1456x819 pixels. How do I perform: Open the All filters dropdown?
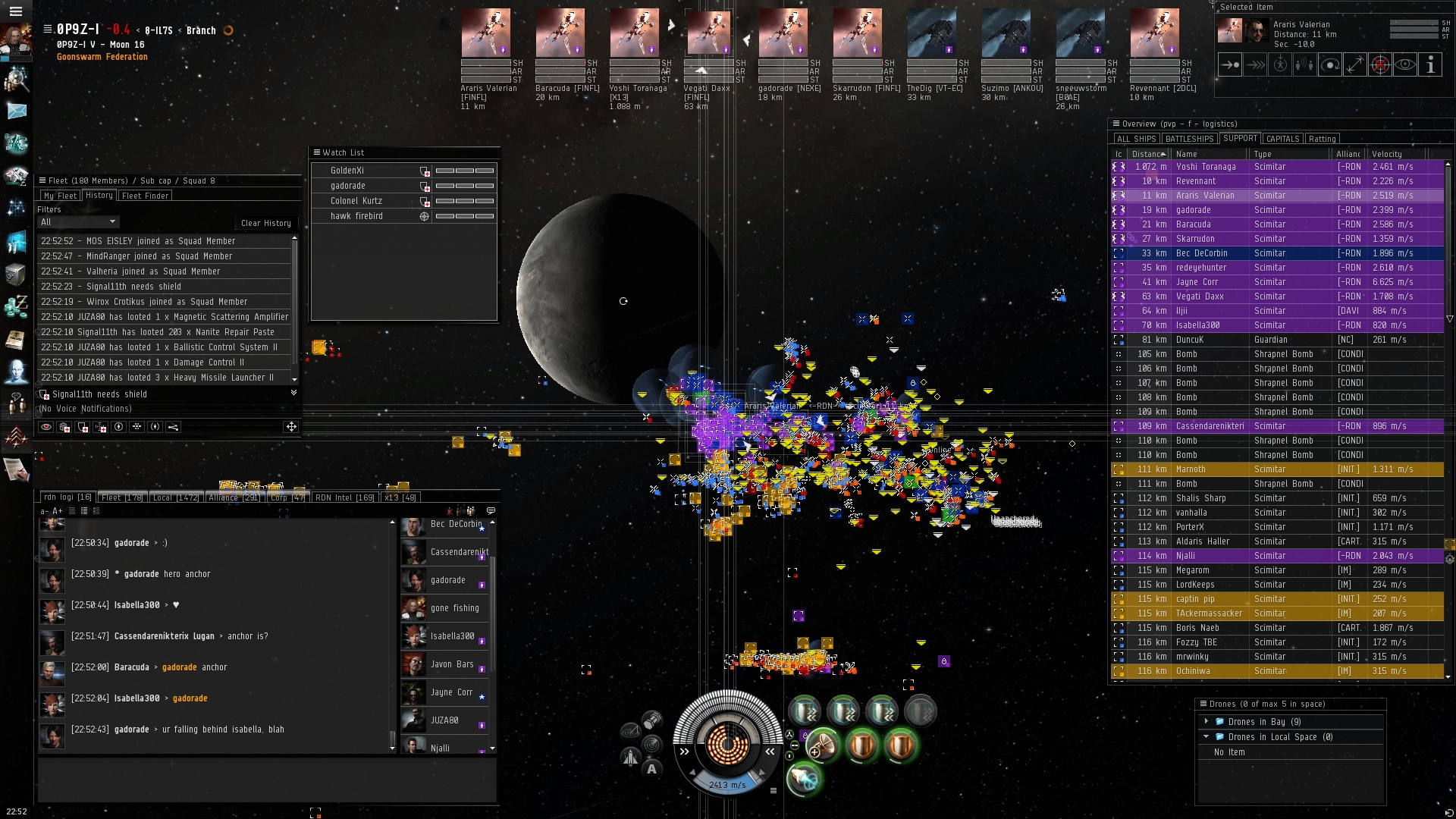coord(78,222)
